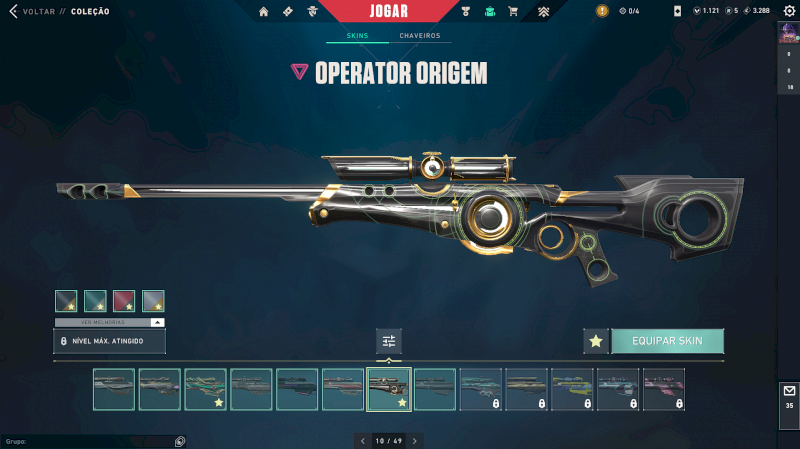Go to the previous weapon page arrow
Image resolution: width=800 pixels, height=449 pixels.
point(362,440)
